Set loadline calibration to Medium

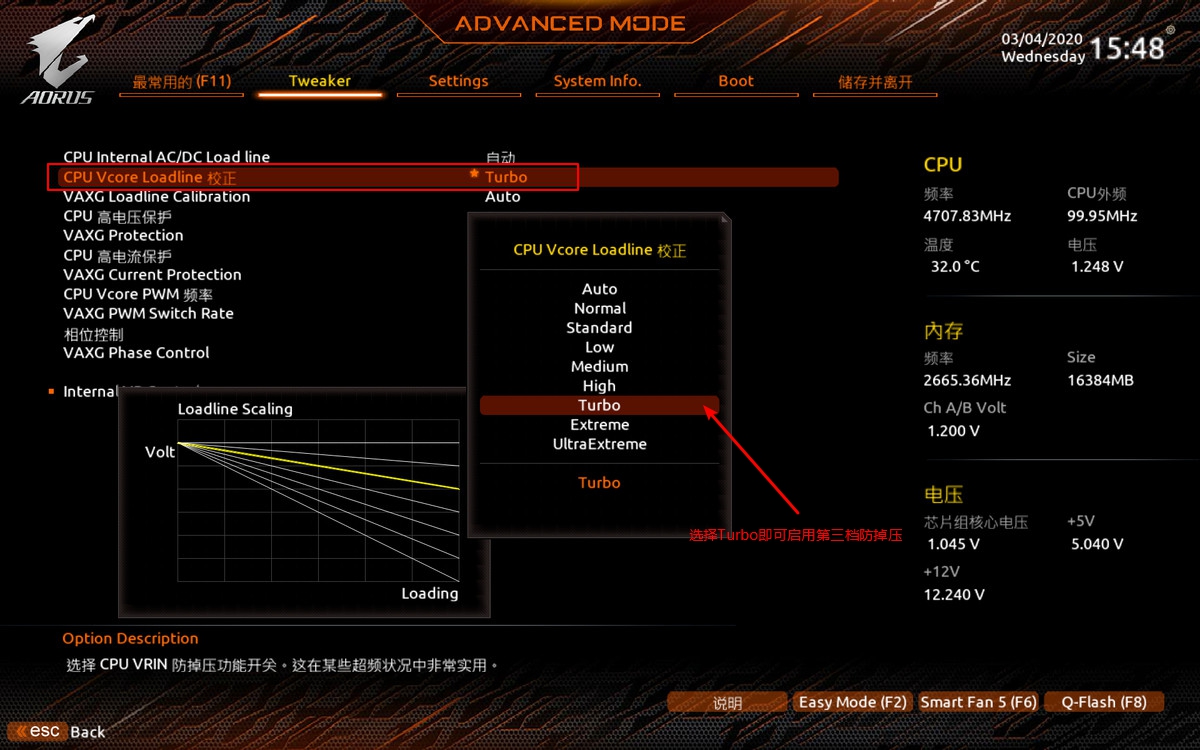pos(599,366)
